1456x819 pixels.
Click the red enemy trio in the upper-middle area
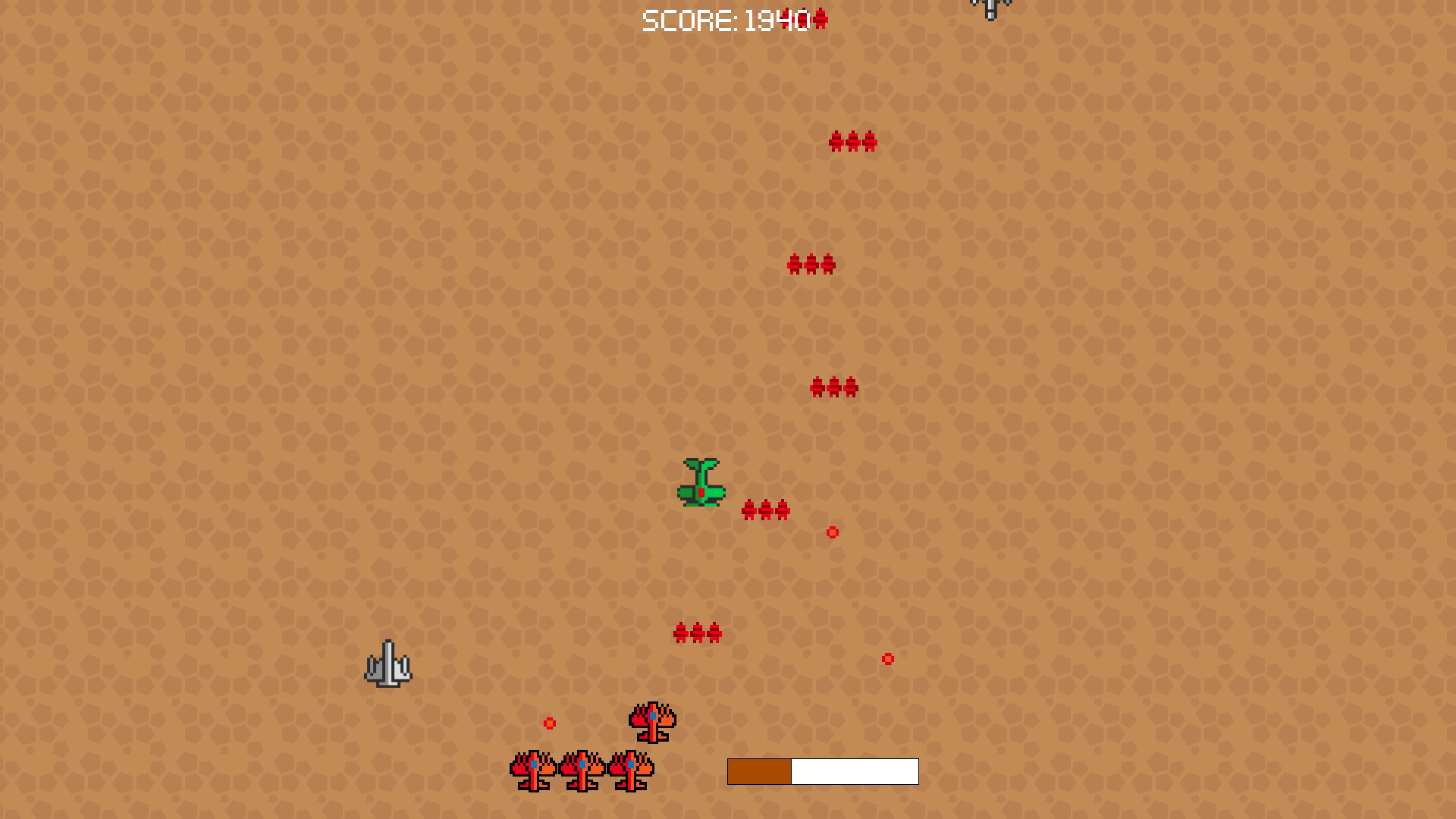pyautogui.click(x=810, y=262)
